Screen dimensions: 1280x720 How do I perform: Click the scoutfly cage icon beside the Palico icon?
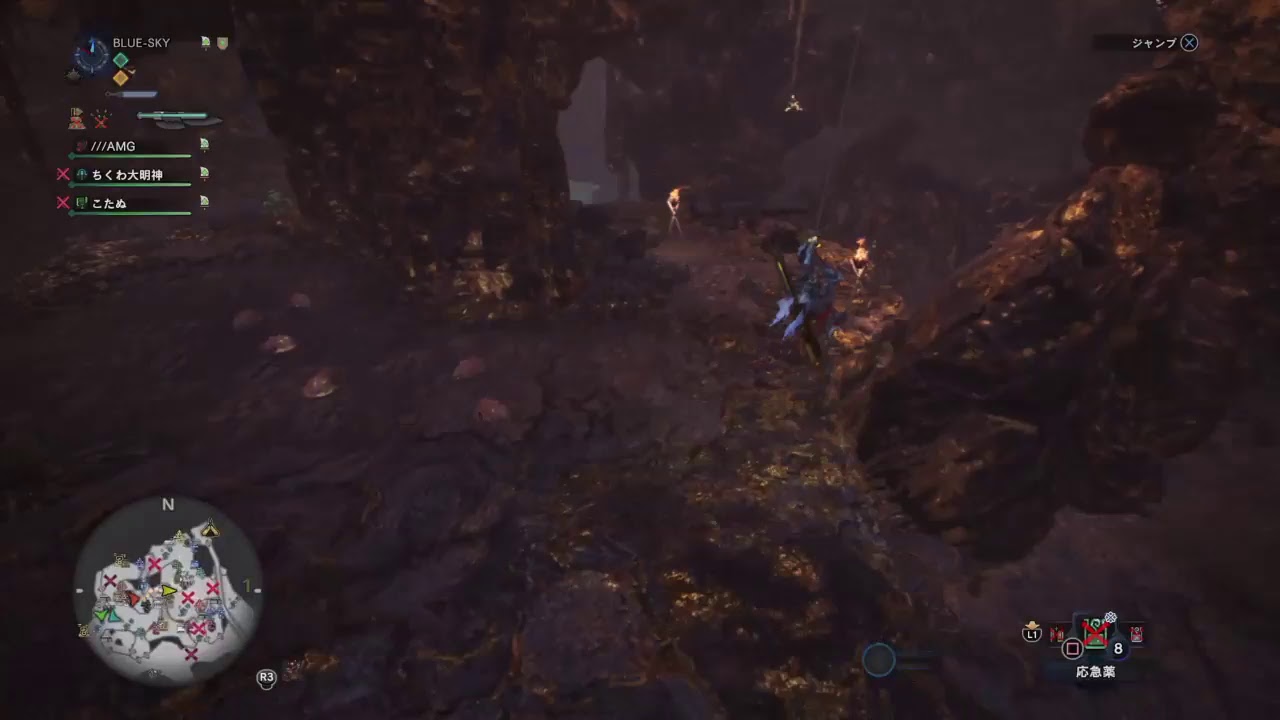[99, 119]
